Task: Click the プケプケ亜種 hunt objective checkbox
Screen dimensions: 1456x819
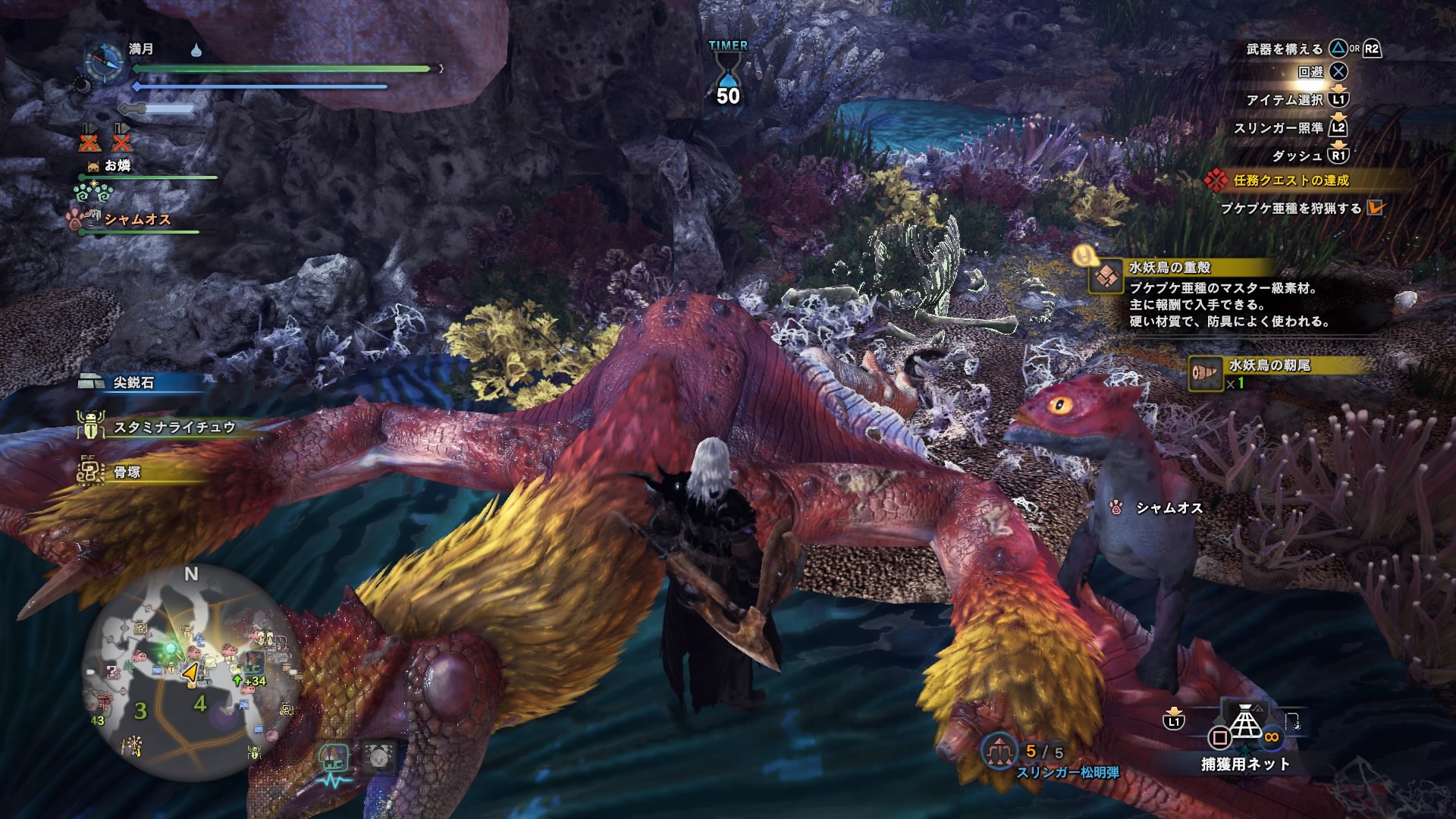Action: pyautogui.click(x=1375, y=208)
